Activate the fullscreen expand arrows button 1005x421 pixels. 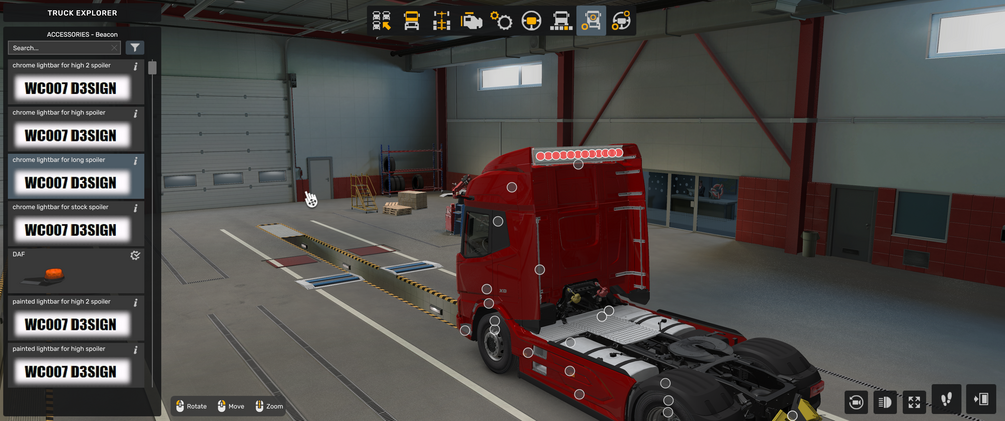pyautogui.click(x=914, y=402)
